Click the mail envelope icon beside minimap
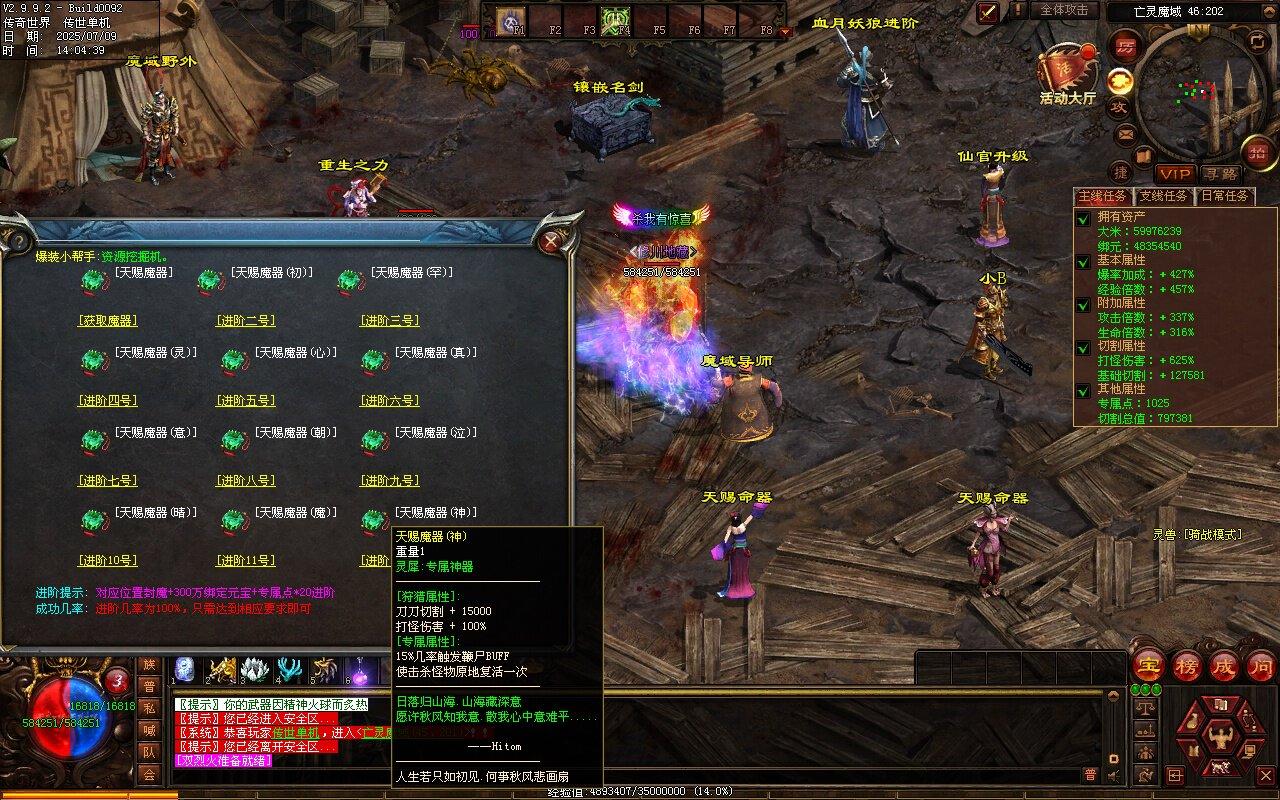 point(1126,135)
